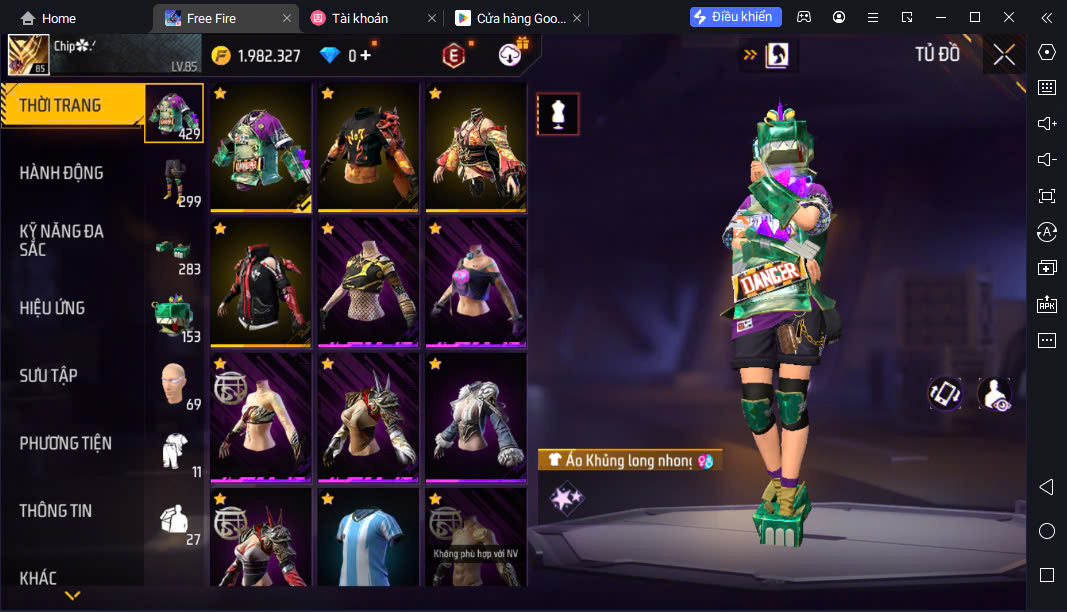Click the add diamonds plus button

pos(366,56)
